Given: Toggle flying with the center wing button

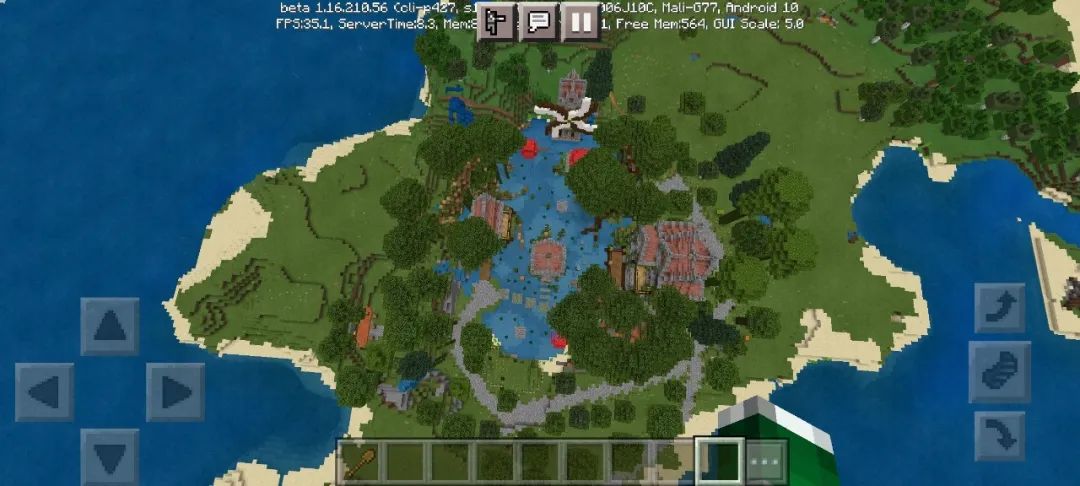Looking at the screenshot, I should [x=999, y=372].
